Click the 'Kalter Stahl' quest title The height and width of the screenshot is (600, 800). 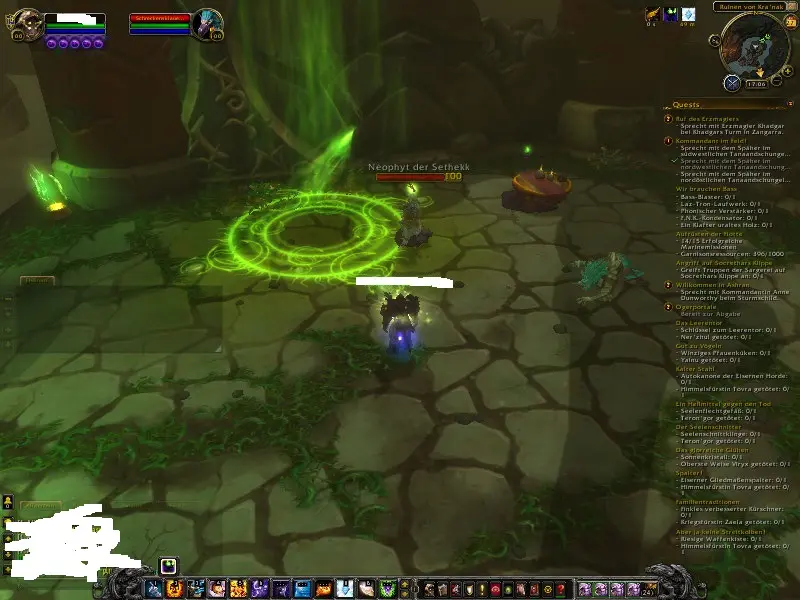696,367
